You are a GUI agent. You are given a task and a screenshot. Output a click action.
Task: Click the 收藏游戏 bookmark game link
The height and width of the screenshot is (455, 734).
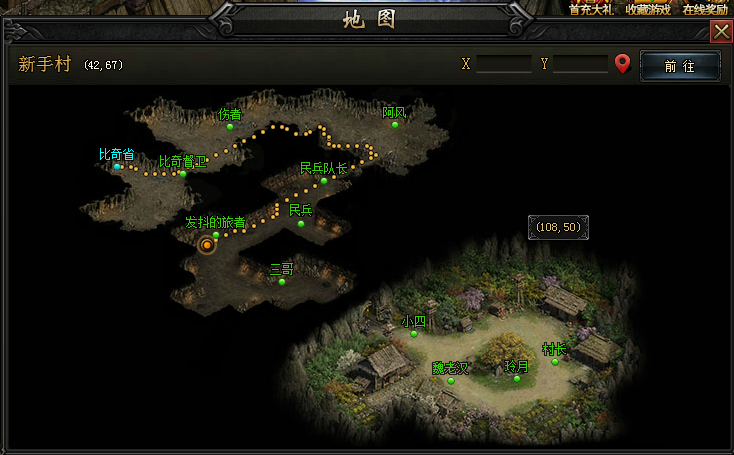[648, 9]
